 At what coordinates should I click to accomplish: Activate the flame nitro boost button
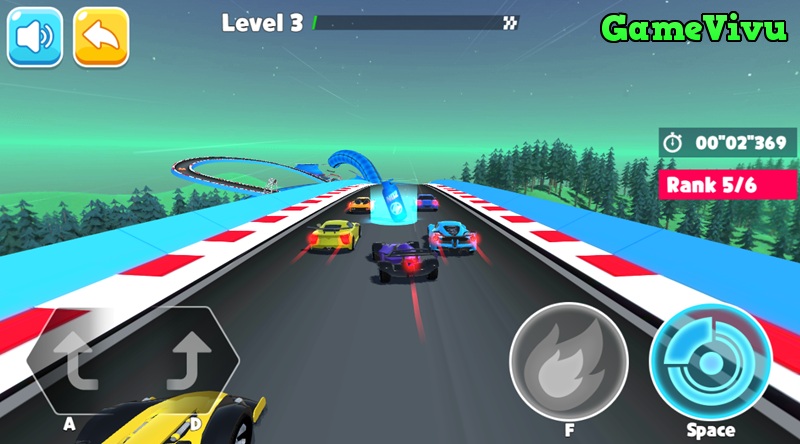pyautogui.click(x=569, y=361)
